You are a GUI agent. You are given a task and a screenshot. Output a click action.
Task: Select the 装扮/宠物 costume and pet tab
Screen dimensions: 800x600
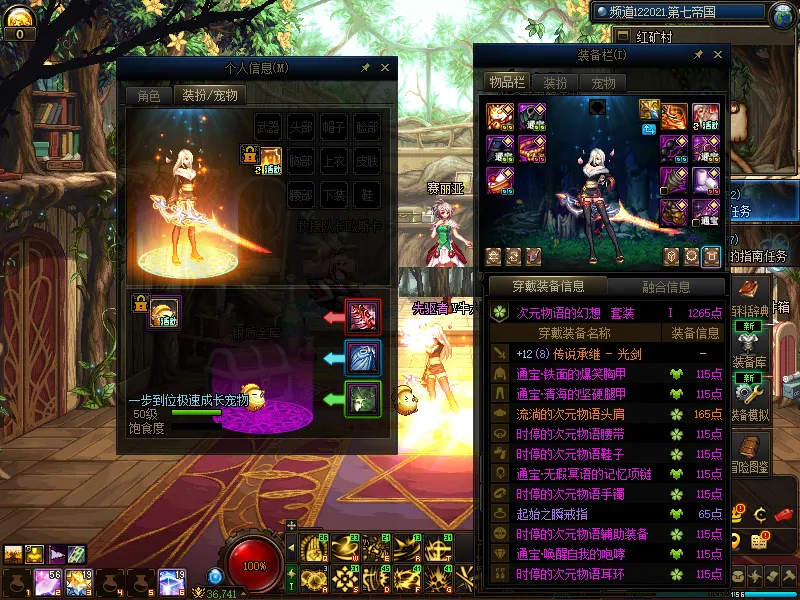[208, 96]
